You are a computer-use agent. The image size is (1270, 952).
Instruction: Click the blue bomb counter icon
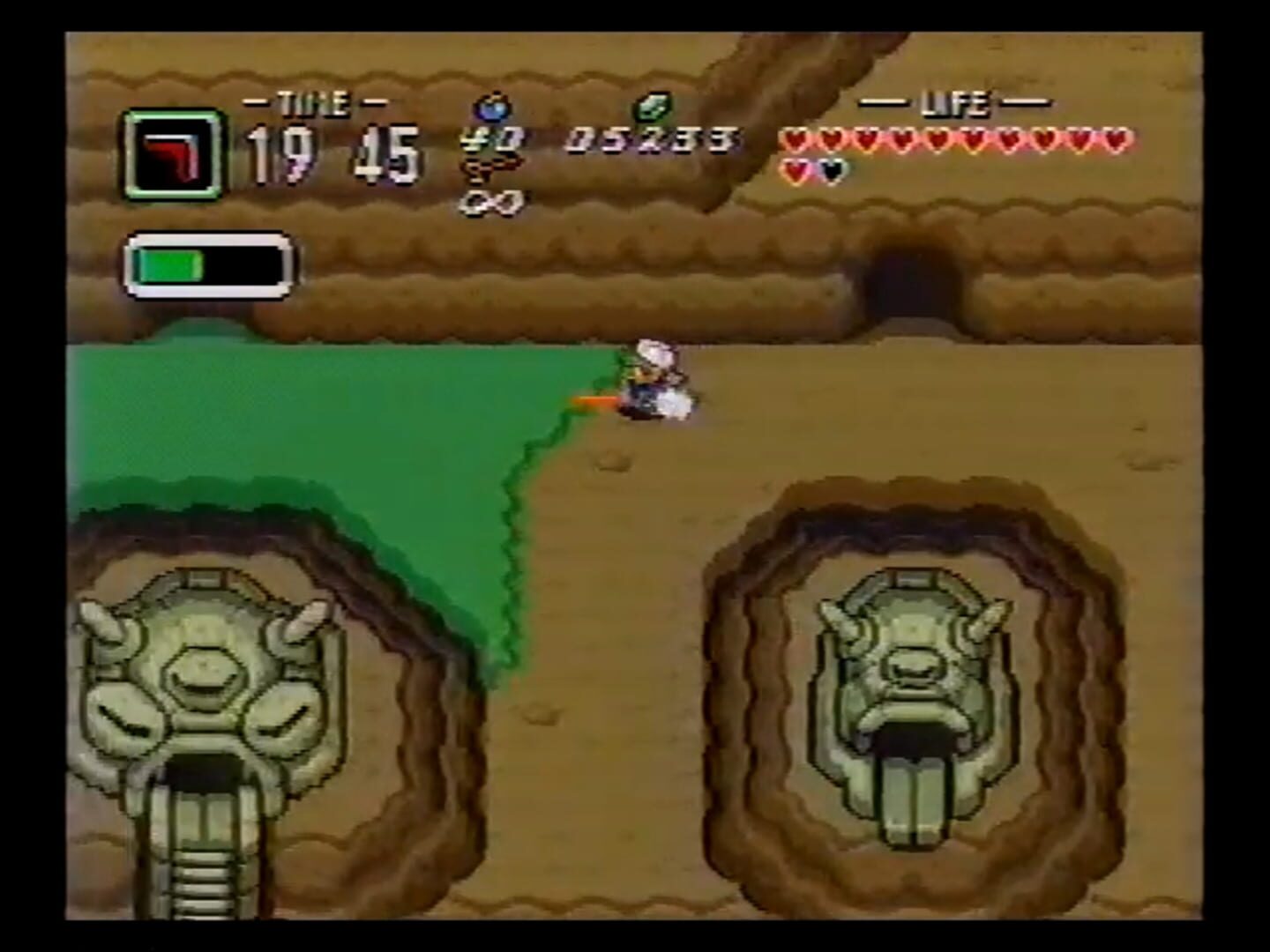(x=493, y=108)
